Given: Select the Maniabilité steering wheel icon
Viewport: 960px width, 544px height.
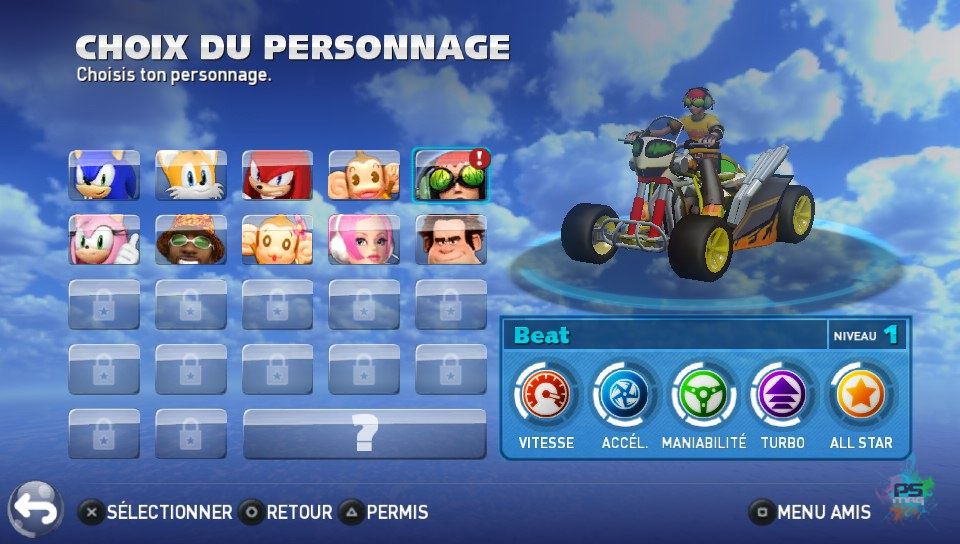Looking at the screenshot, I should tap(703, 395).
